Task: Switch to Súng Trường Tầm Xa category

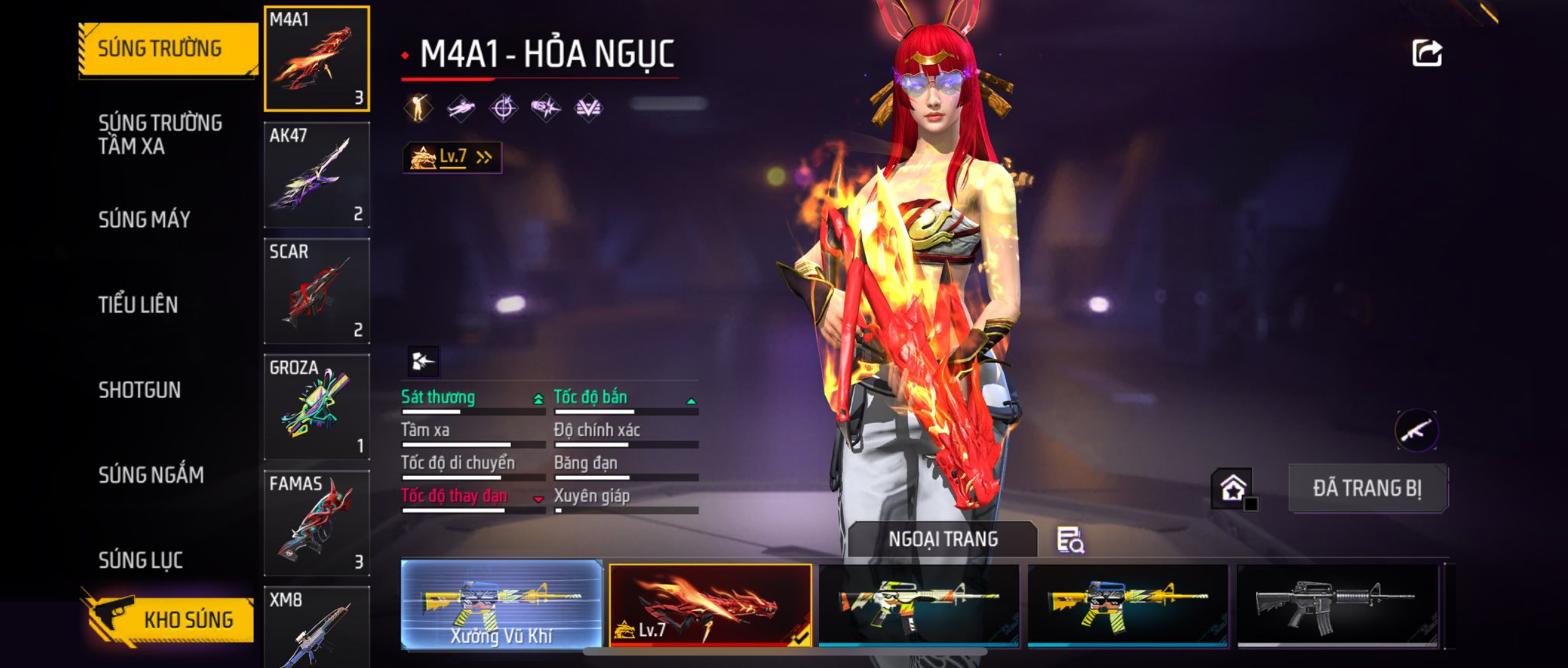Action: point(160,134)
